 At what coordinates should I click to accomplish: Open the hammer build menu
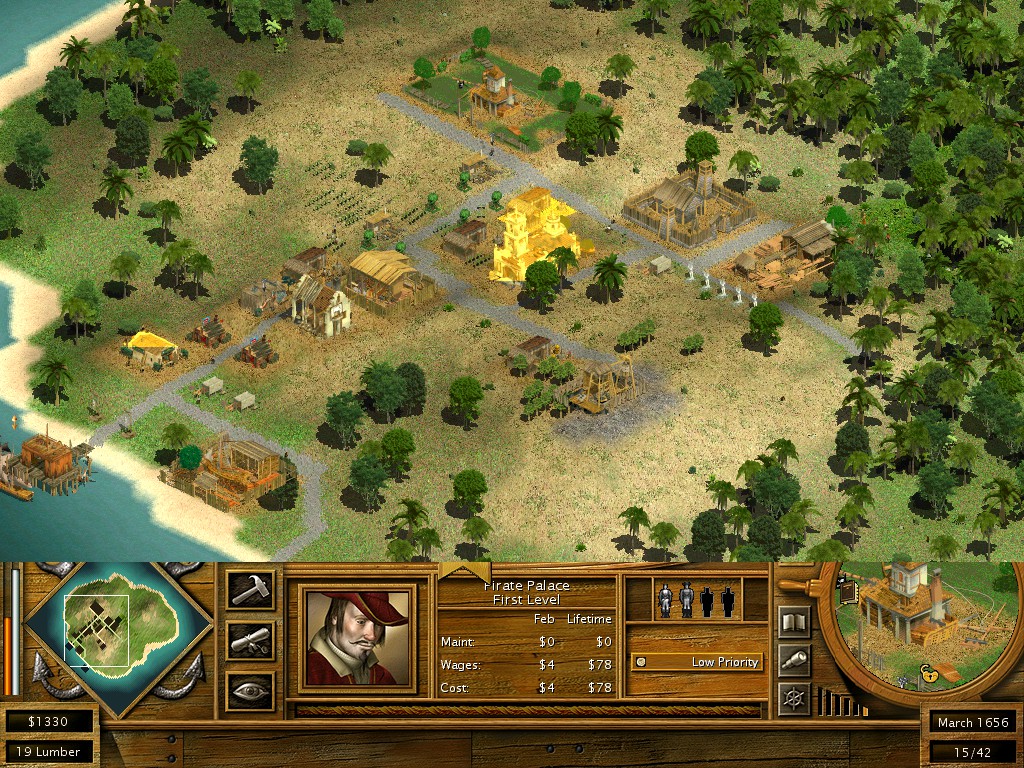tap(249, 589)
